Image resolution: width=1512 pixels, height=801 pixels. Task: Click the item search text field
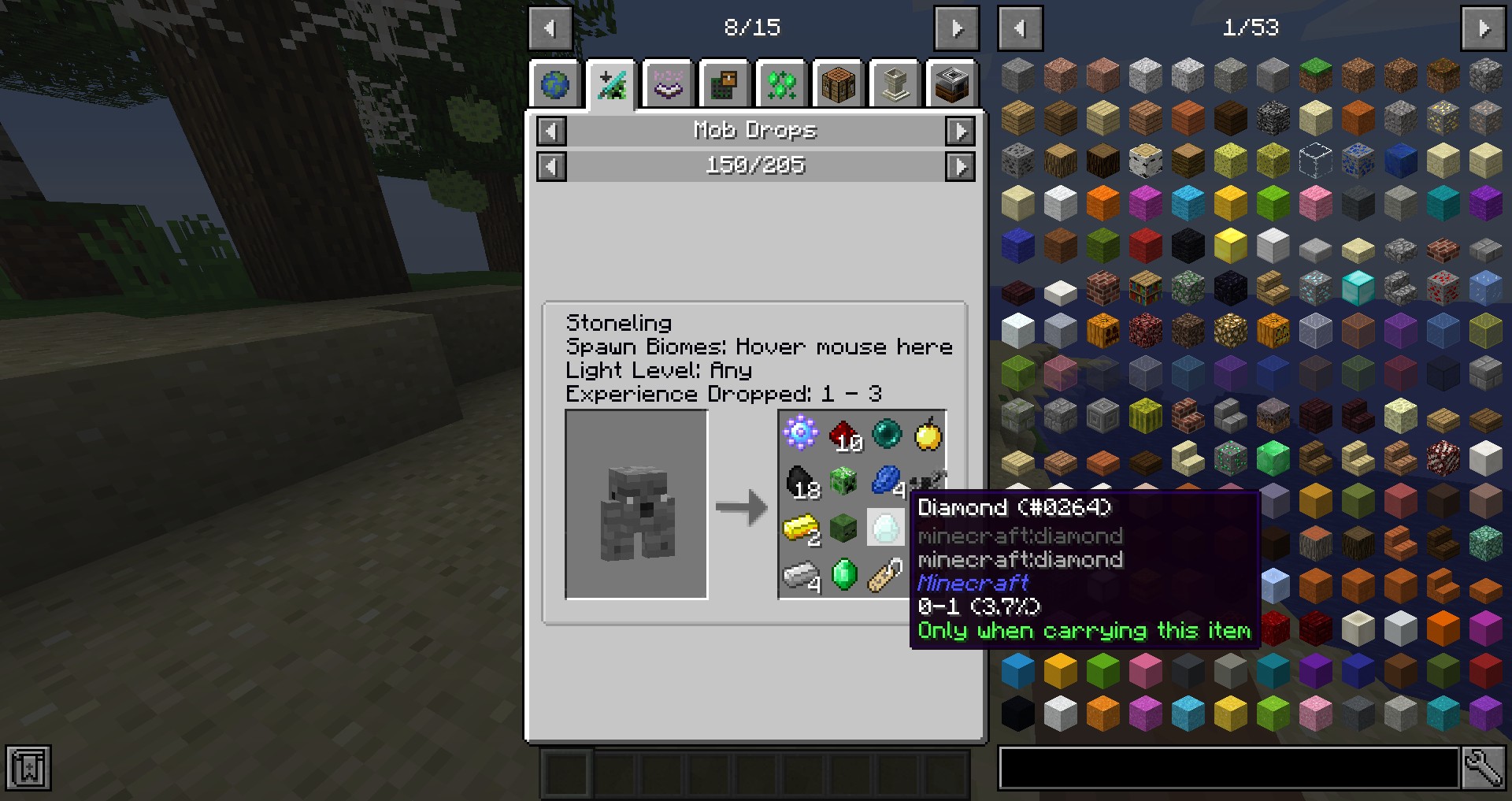(1228, 768)
